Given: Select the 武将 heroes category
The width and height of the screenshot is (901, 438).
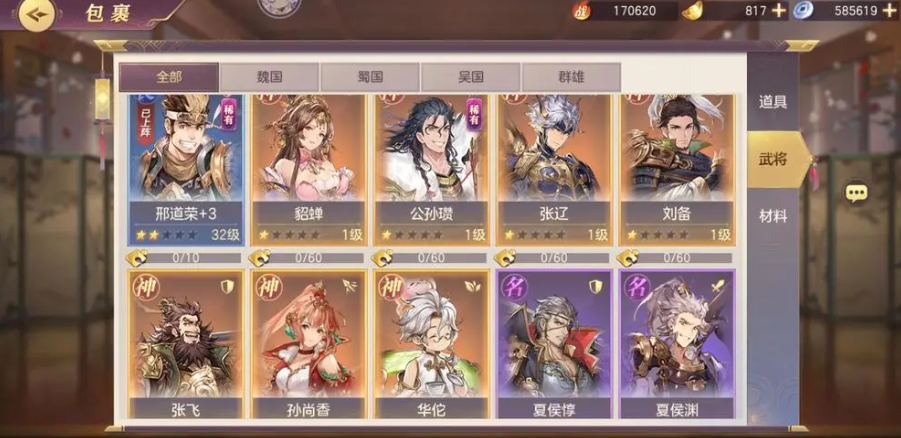Looking at the screenshot, I should pyautogui.click(x=772, y=159).
